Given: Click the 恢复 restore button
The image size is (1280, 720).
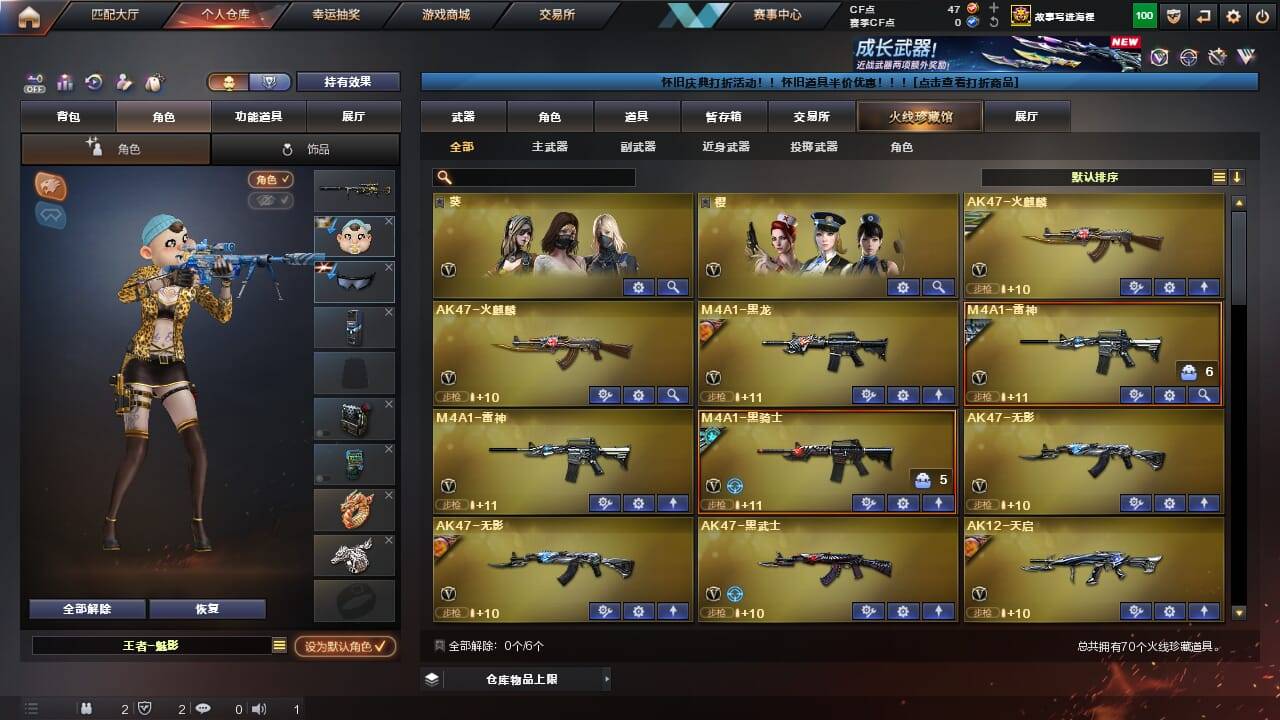Looking at the screenshot, I should [207, 608].
